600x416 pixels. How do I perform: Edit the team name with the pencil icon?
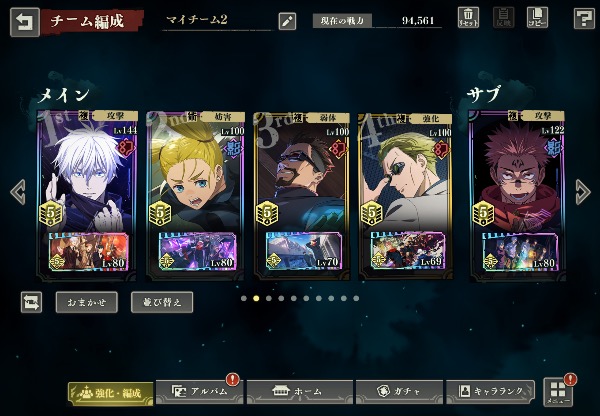[x=288, y=19]
